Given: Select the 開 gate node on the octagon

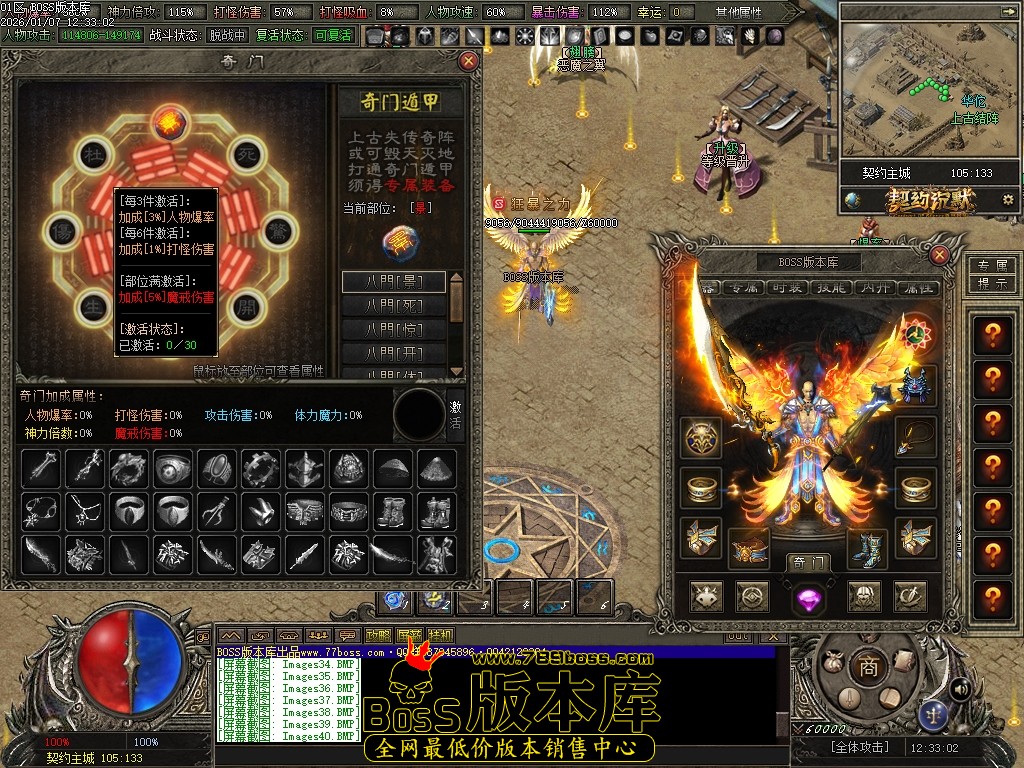Looking at the screenshot, I should pos(245,303).
